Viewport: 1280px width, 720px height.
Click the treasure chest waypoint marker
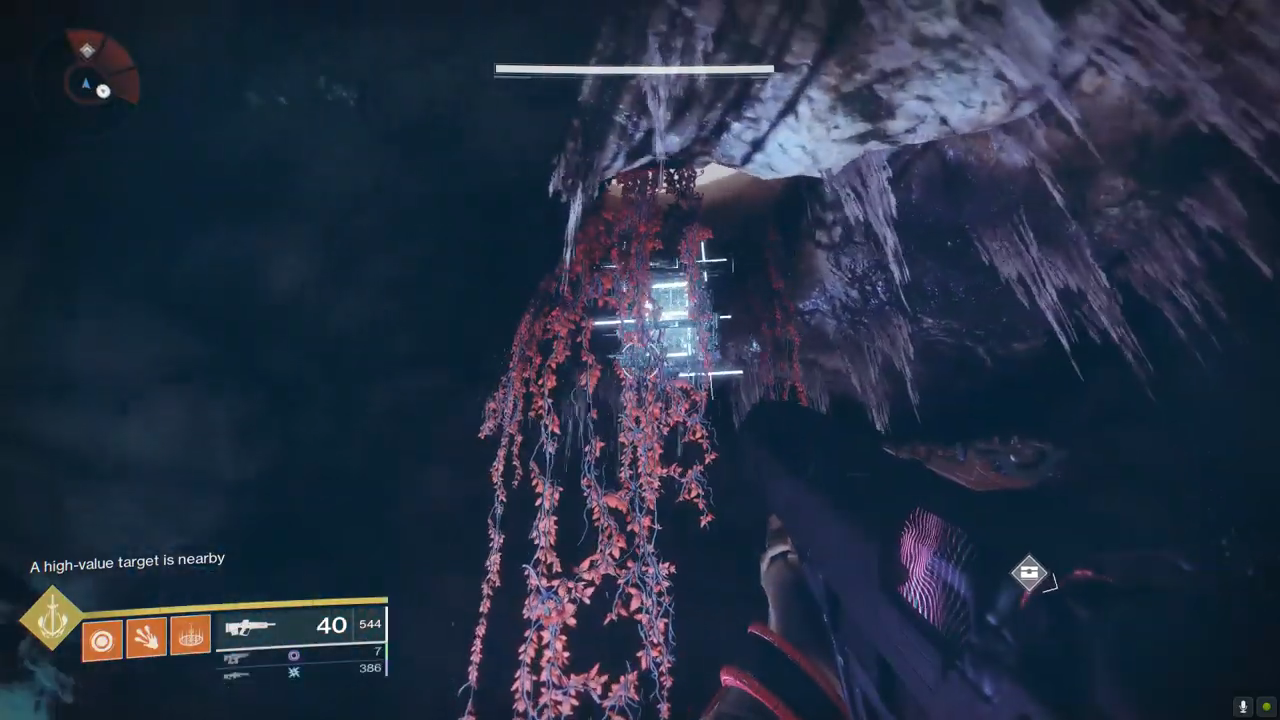click(1028, 573)
